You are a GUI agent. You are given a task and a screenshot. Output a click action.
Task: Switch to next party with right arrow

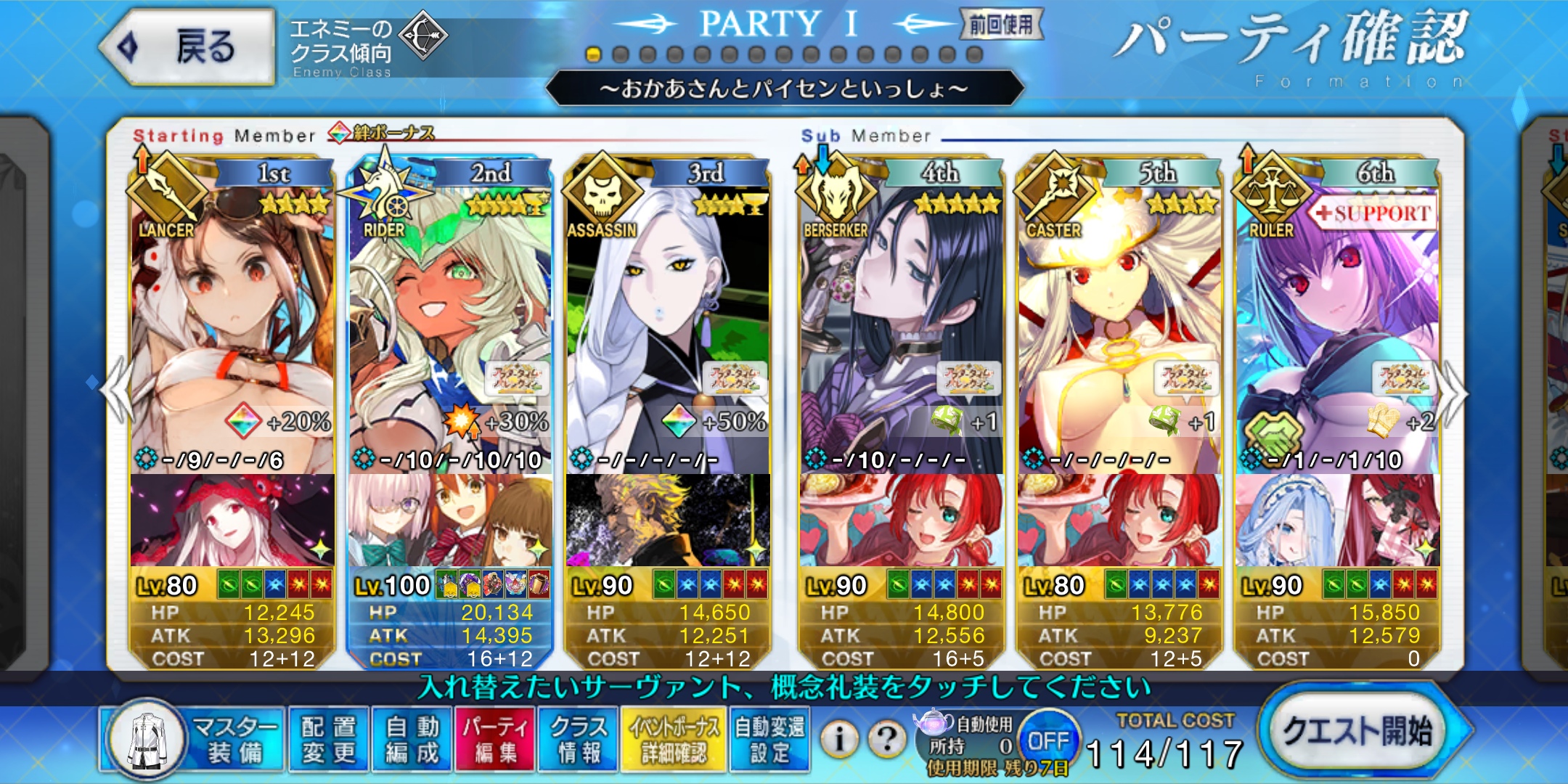pyautogui.click(x=1453, y=393)
